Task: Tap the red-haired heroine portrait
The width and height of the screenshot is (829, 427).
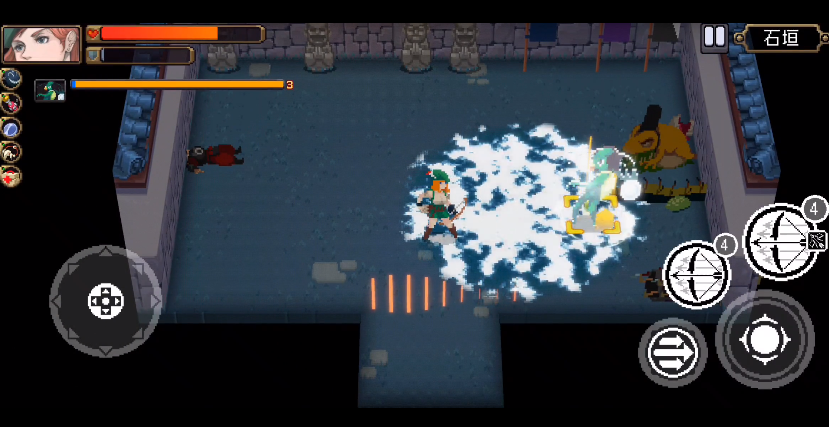Action: (27, 45)
